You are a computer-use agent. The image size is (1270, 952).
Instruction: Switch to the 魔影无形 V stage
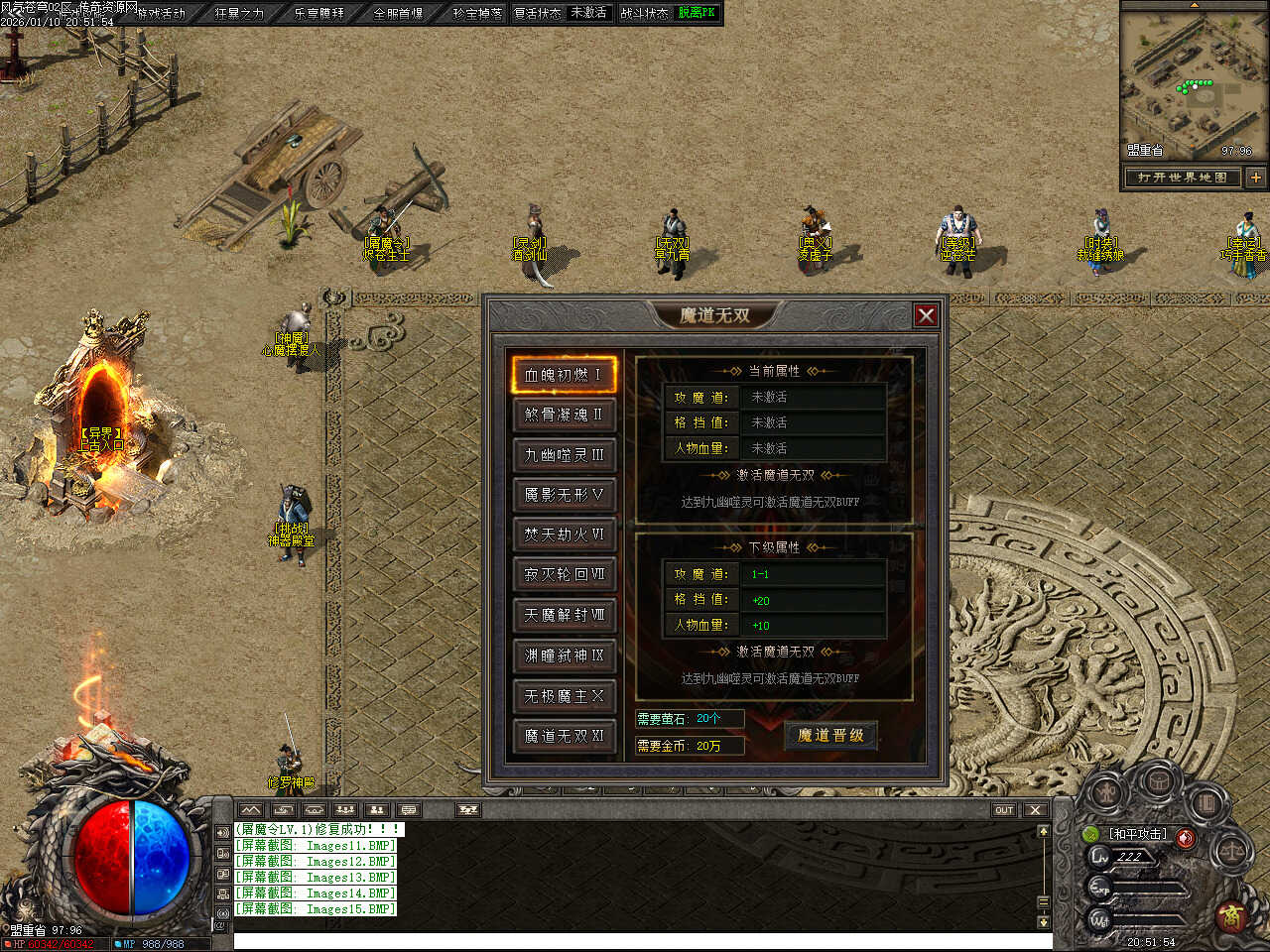pyautogui.click(x=564, y=495)
